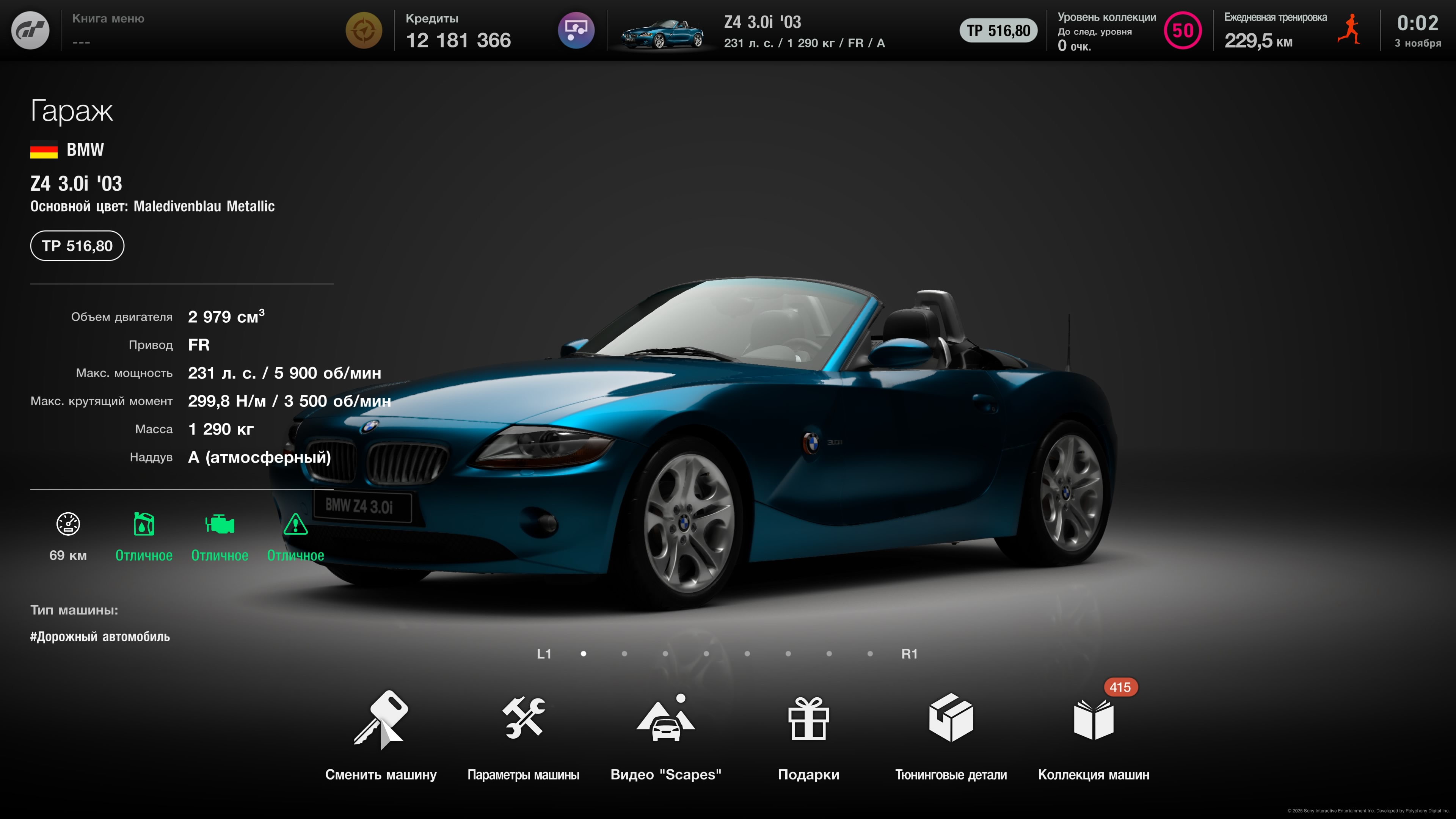Open the Gifts (Подарки) menu
This screenshot has height=819, width=1456.
click(x=808, y=735)
